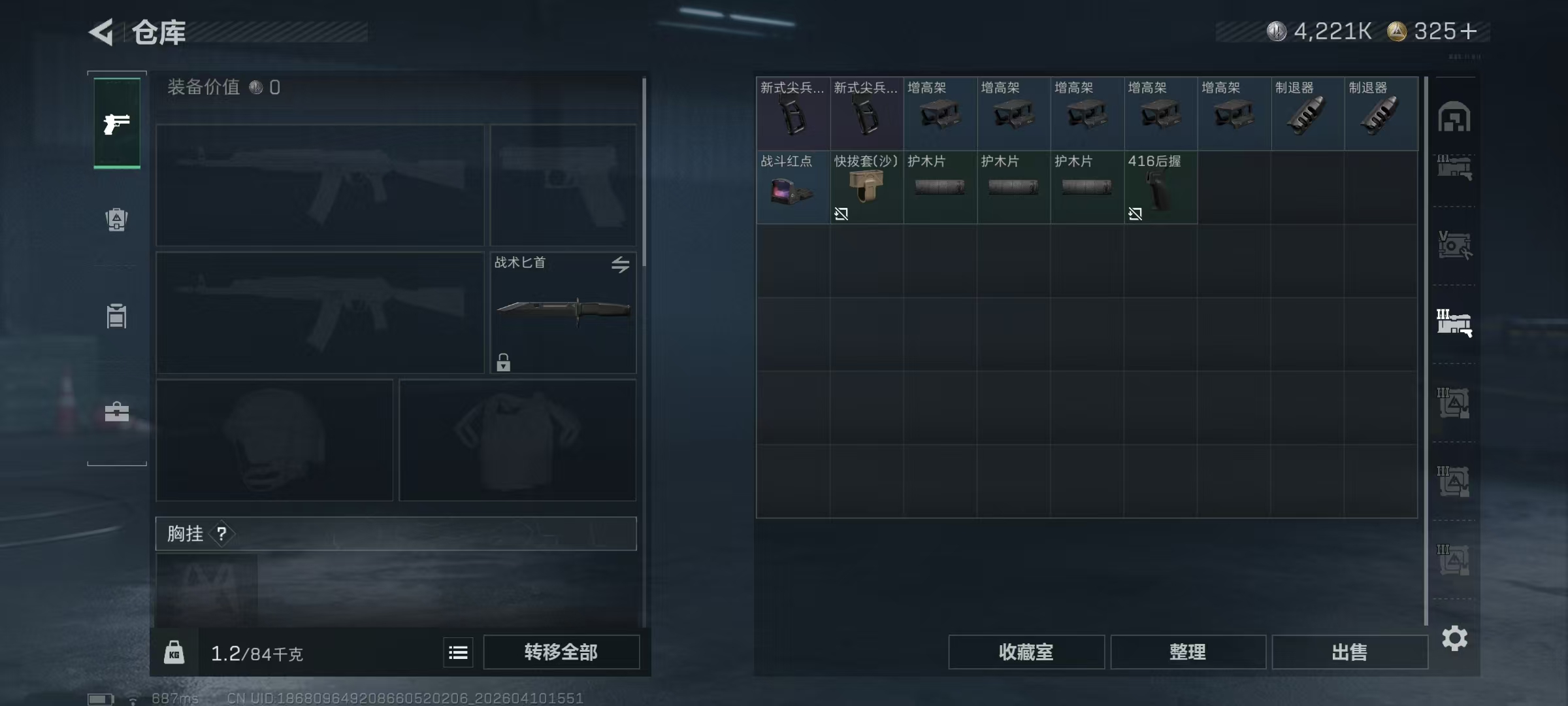
Task: Open the backpack category in sidebar
Action: (116, 220)
